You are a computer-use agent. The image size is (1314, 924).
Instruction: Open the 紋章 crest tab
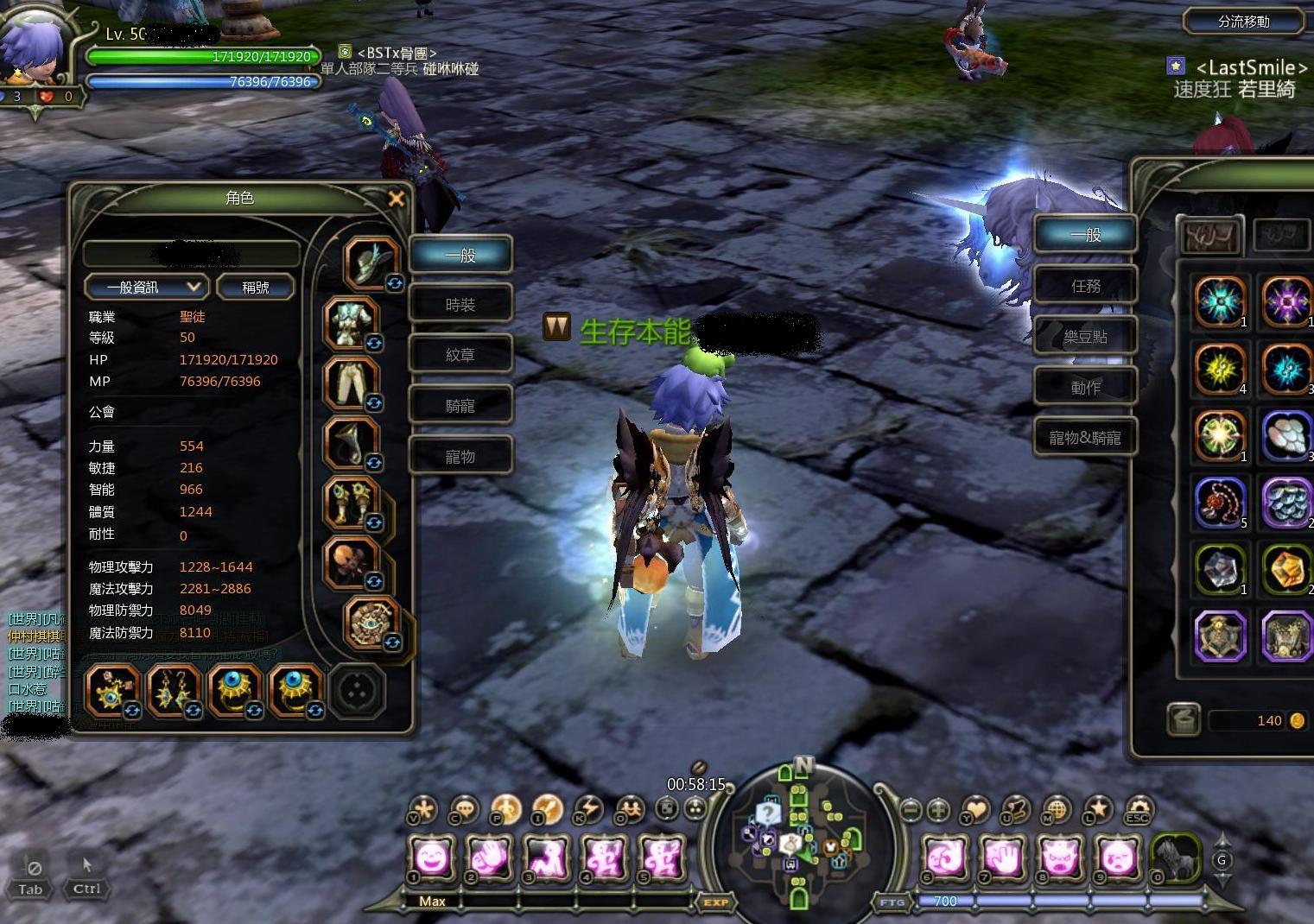click(x=460, y=355)
